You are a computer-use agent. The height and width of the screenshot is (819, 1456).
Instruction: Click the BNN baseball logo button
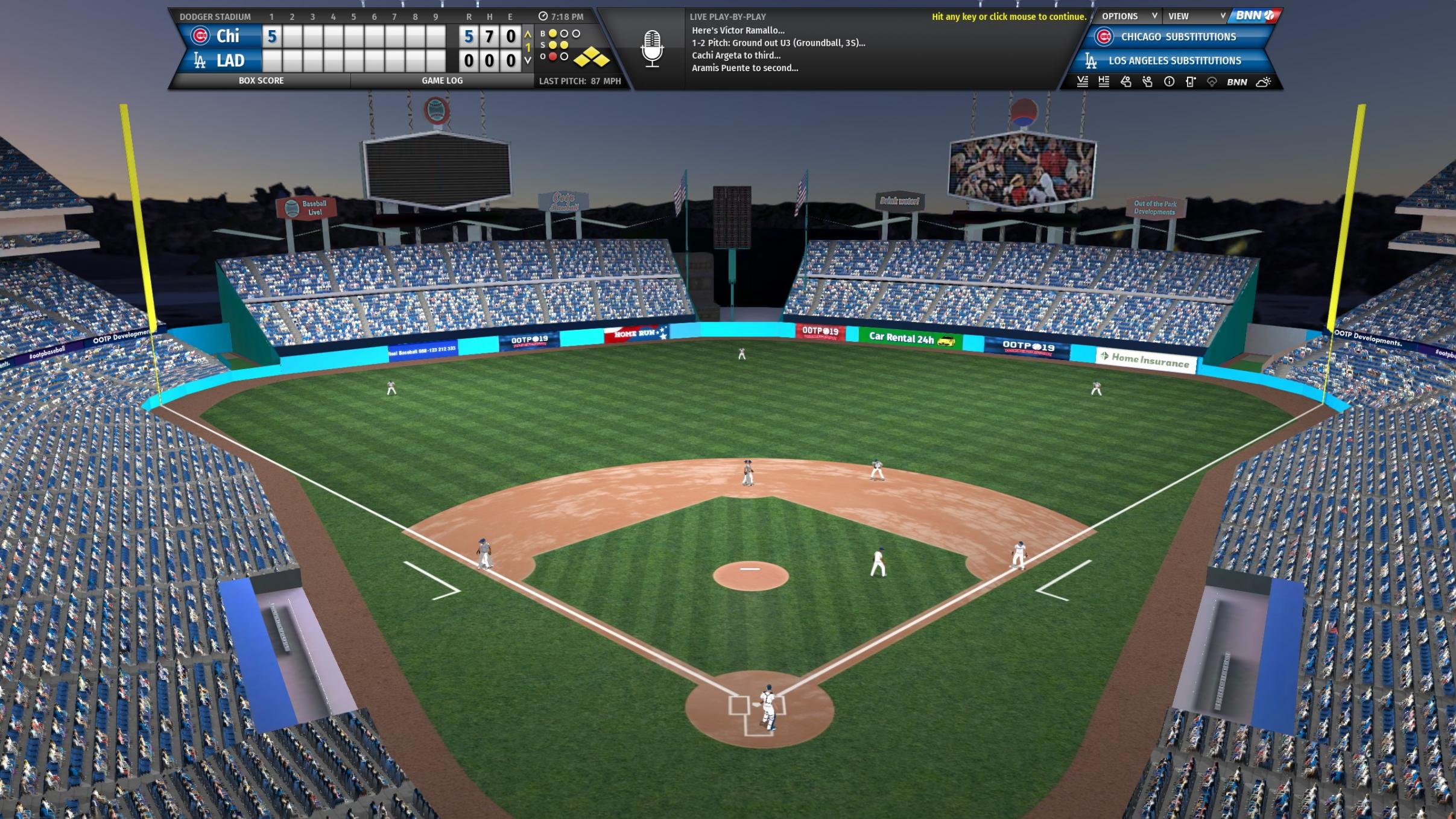click(x=1255, y=16)
